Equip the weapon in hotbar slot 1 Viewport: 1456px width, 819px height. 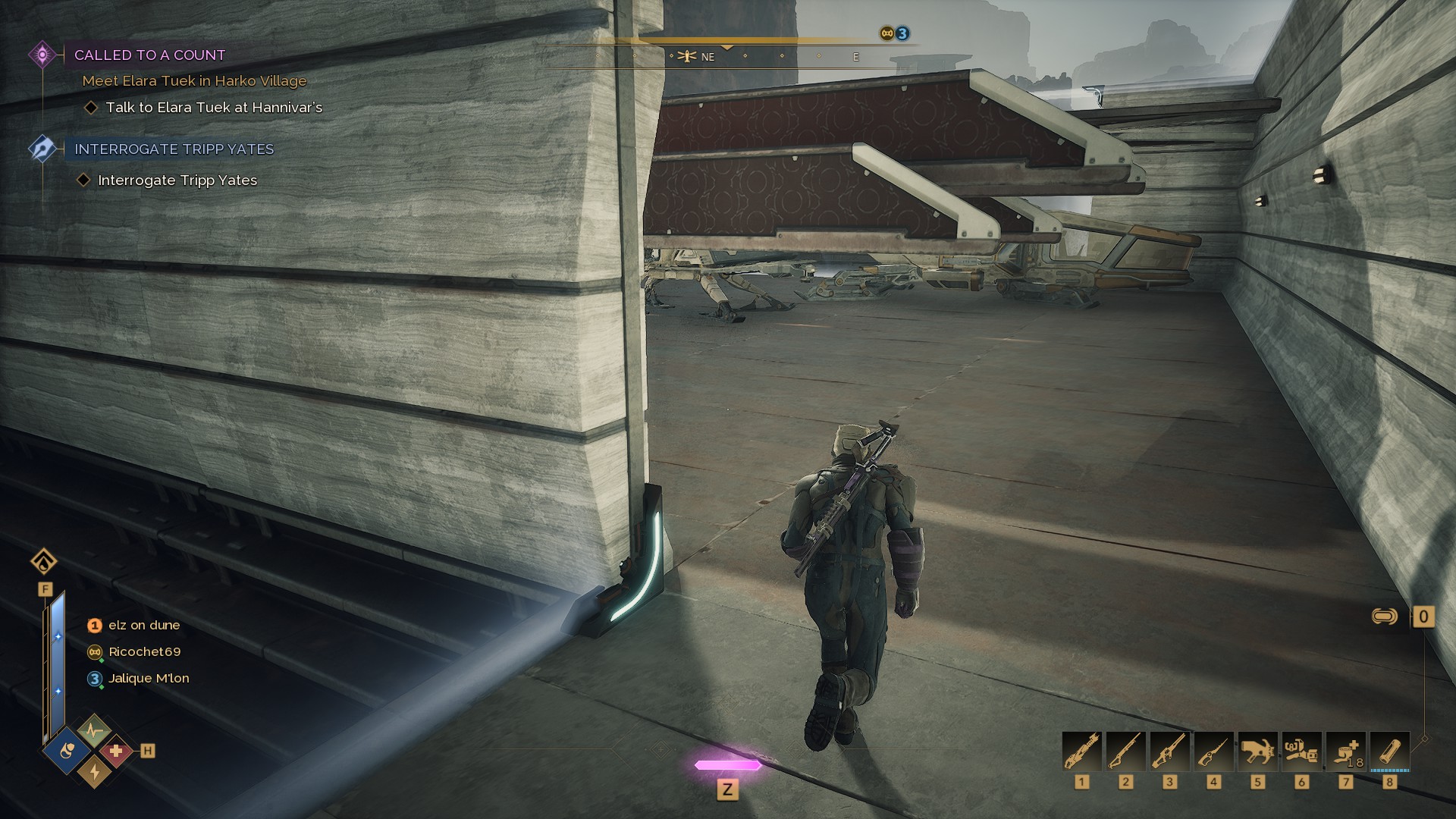click(1081, 752)
